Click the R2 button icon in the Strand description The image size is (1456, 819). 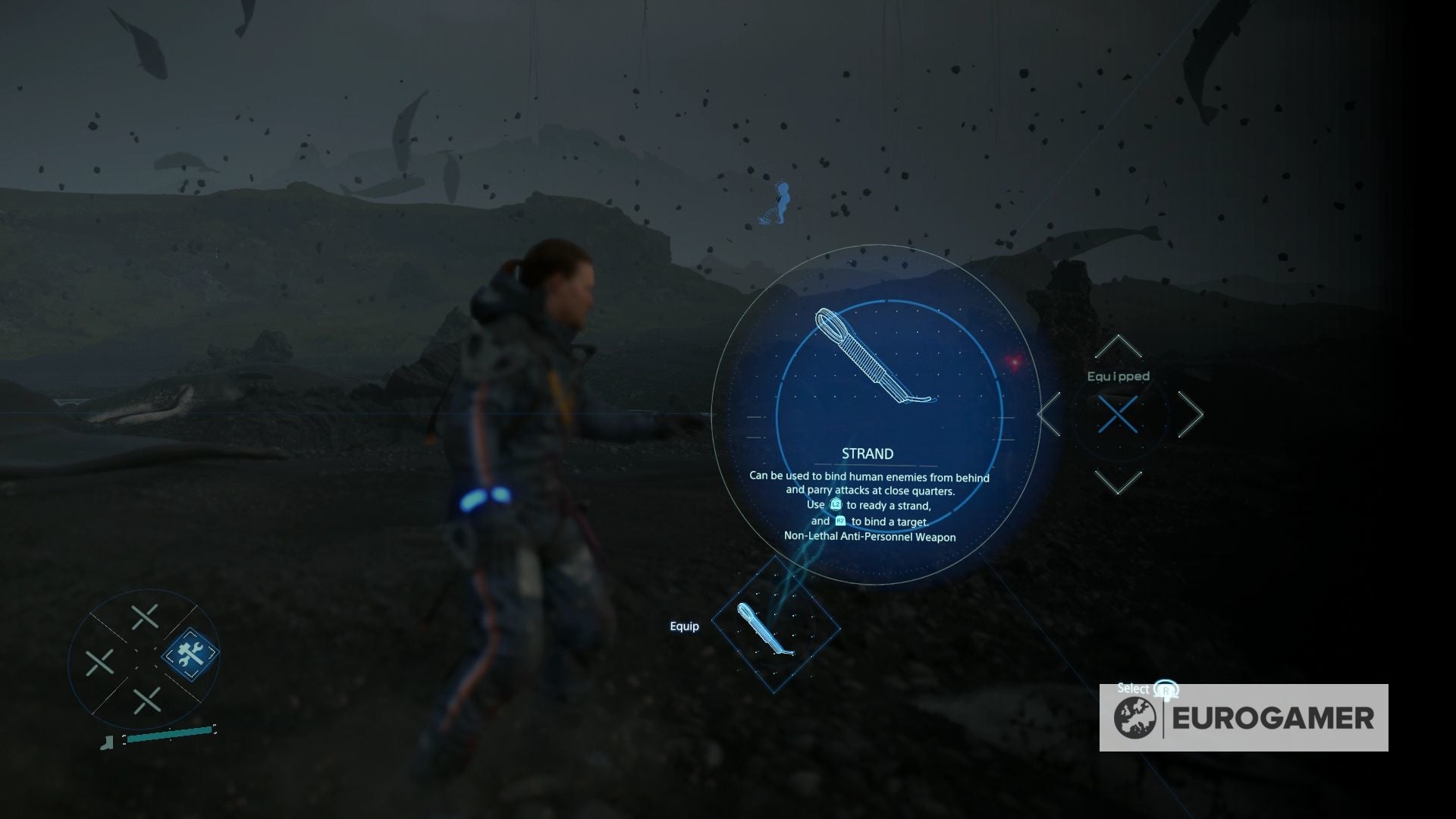[840, 522]
